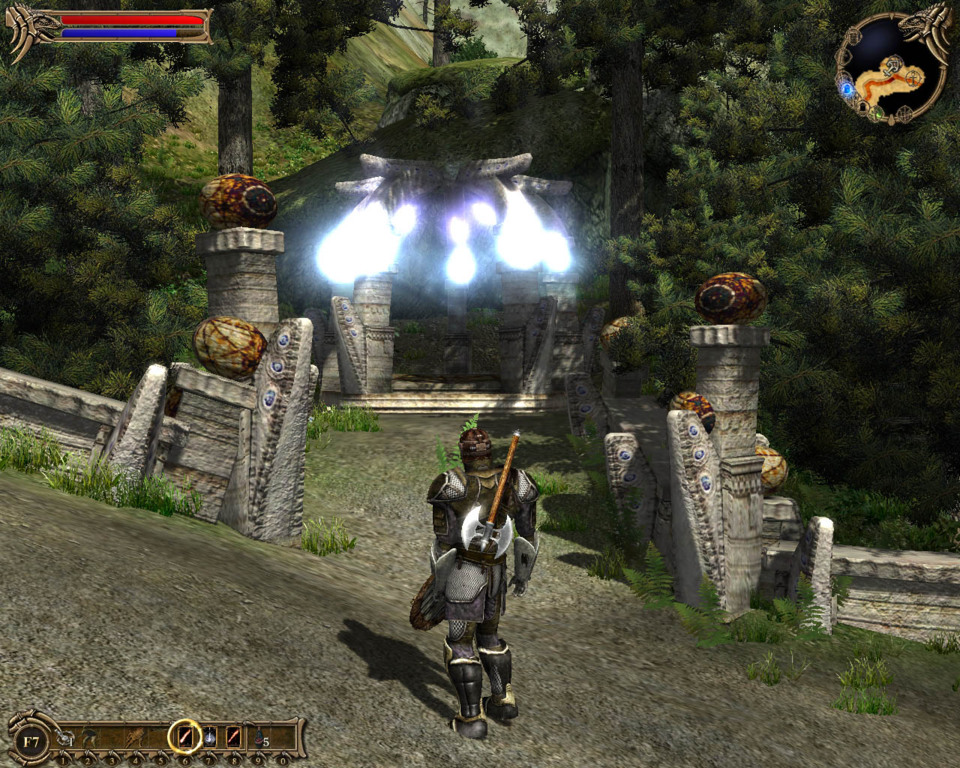The height and width of the screenshot is (768, 960).
Task: Pick the dark helmet item in slot 2
Action: pyautogui.click(x=88, y=738)
